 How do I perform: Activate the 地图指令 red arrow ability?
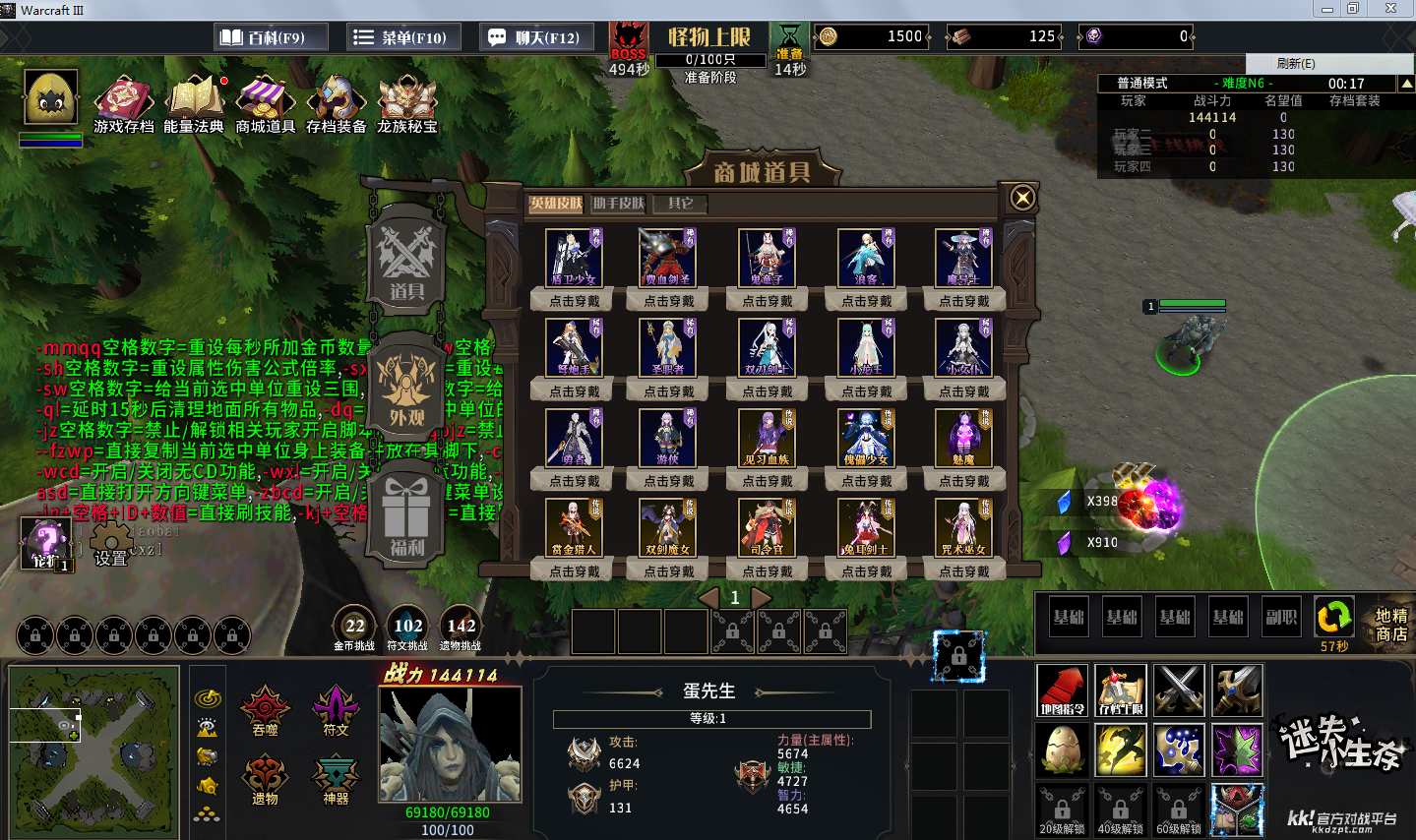click(1062, 690)
